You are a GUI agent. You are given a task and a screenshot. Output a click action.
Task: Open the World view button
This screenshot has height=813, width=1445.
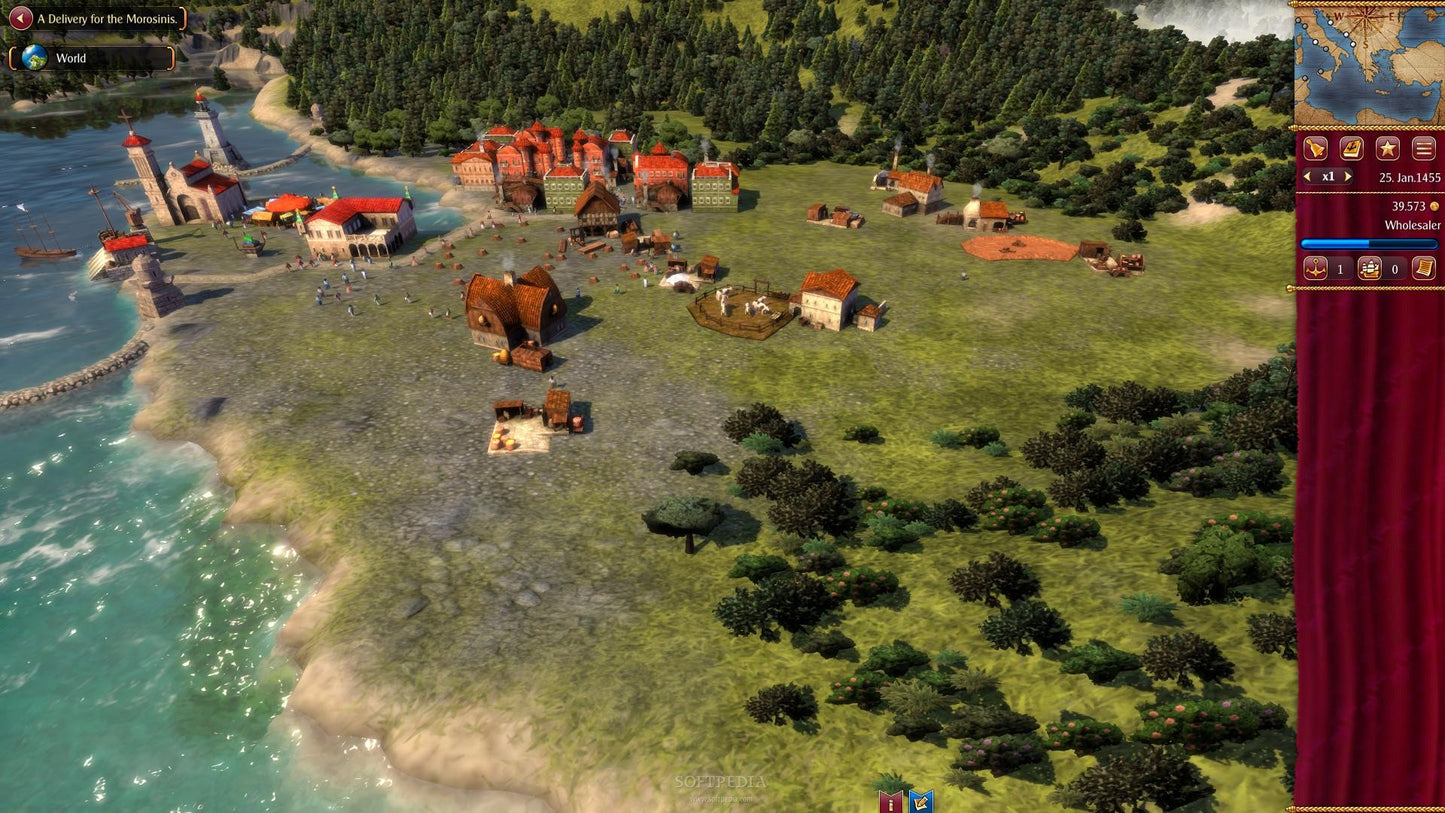click(x=91, y=58)
